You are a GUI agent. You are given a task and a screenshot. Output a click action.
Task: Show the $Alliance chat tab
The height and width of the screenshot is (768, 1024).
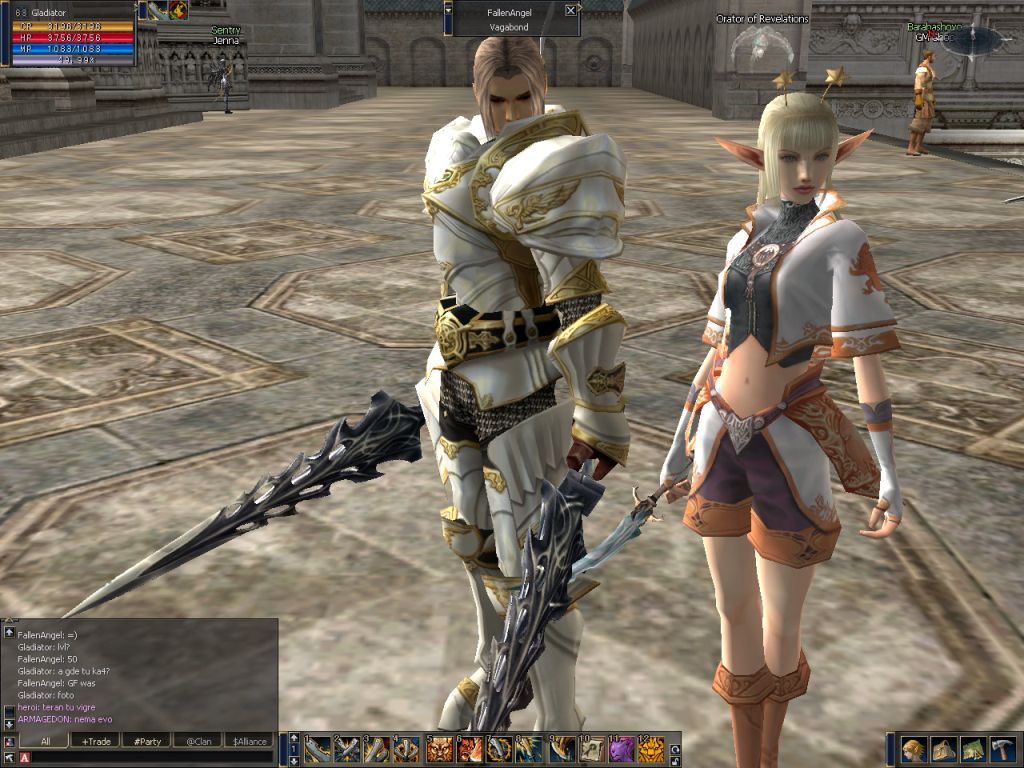click(x=249, y=741)
